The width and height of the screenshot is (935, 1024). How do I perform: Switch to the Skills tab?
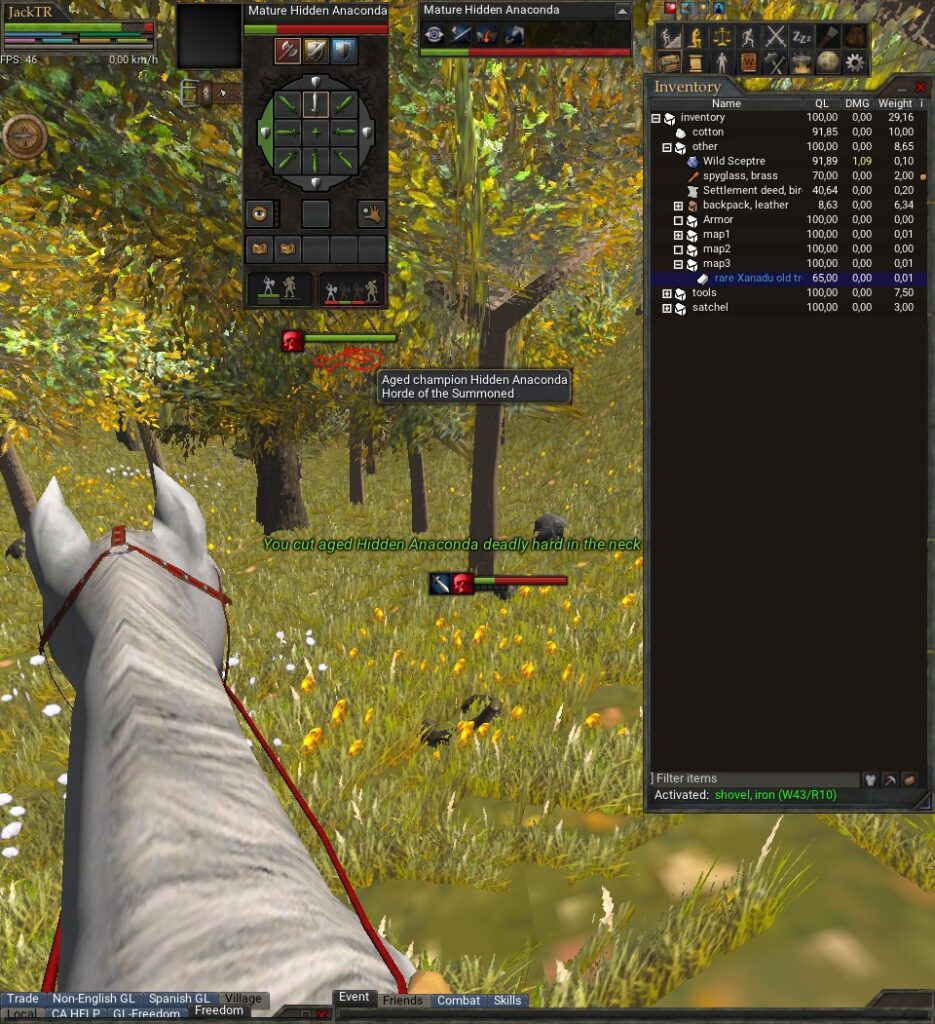point(507,1000)
